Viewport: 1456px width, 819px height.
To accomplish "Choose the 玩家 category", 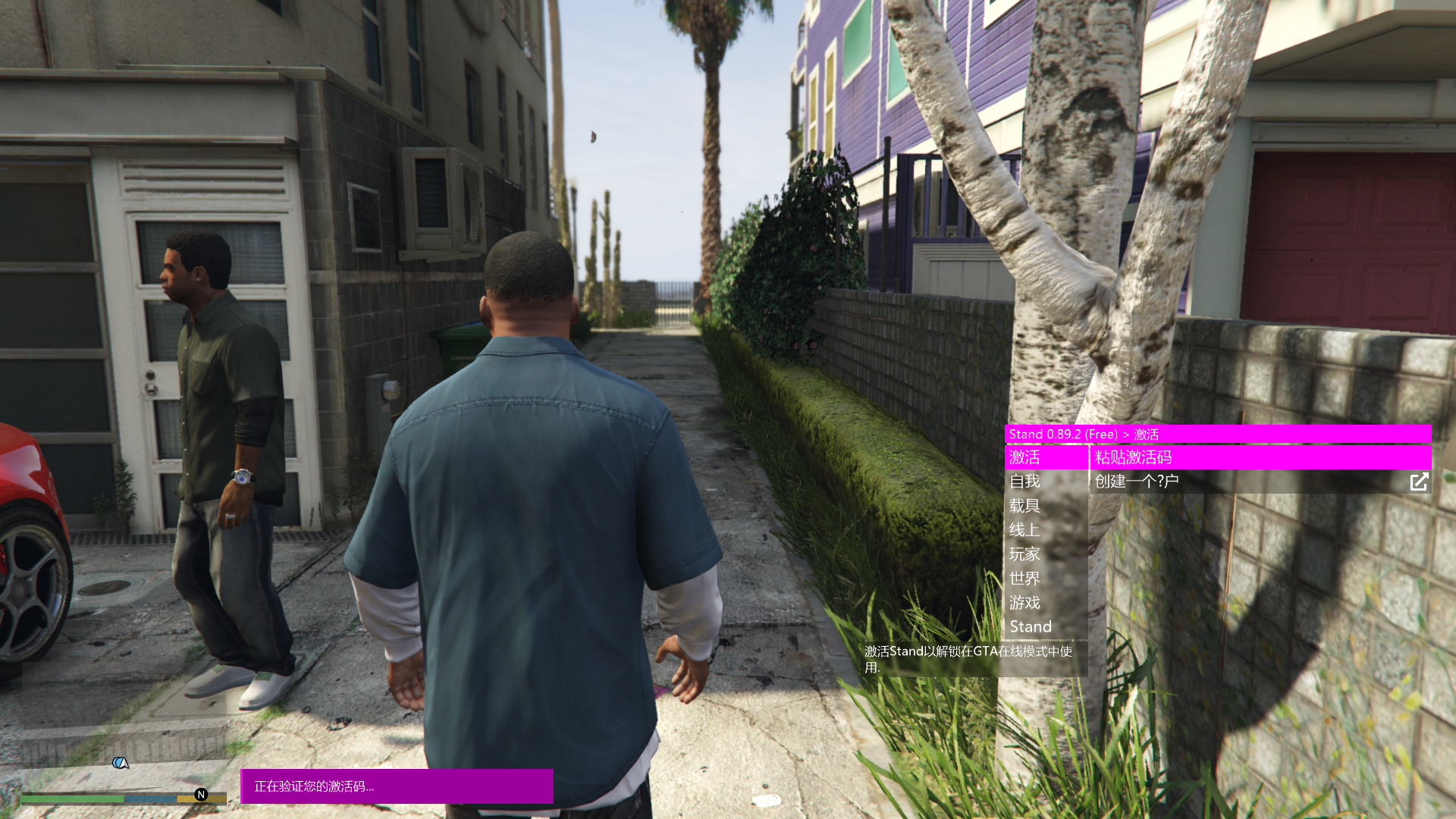I will (x=1046, y=554).
